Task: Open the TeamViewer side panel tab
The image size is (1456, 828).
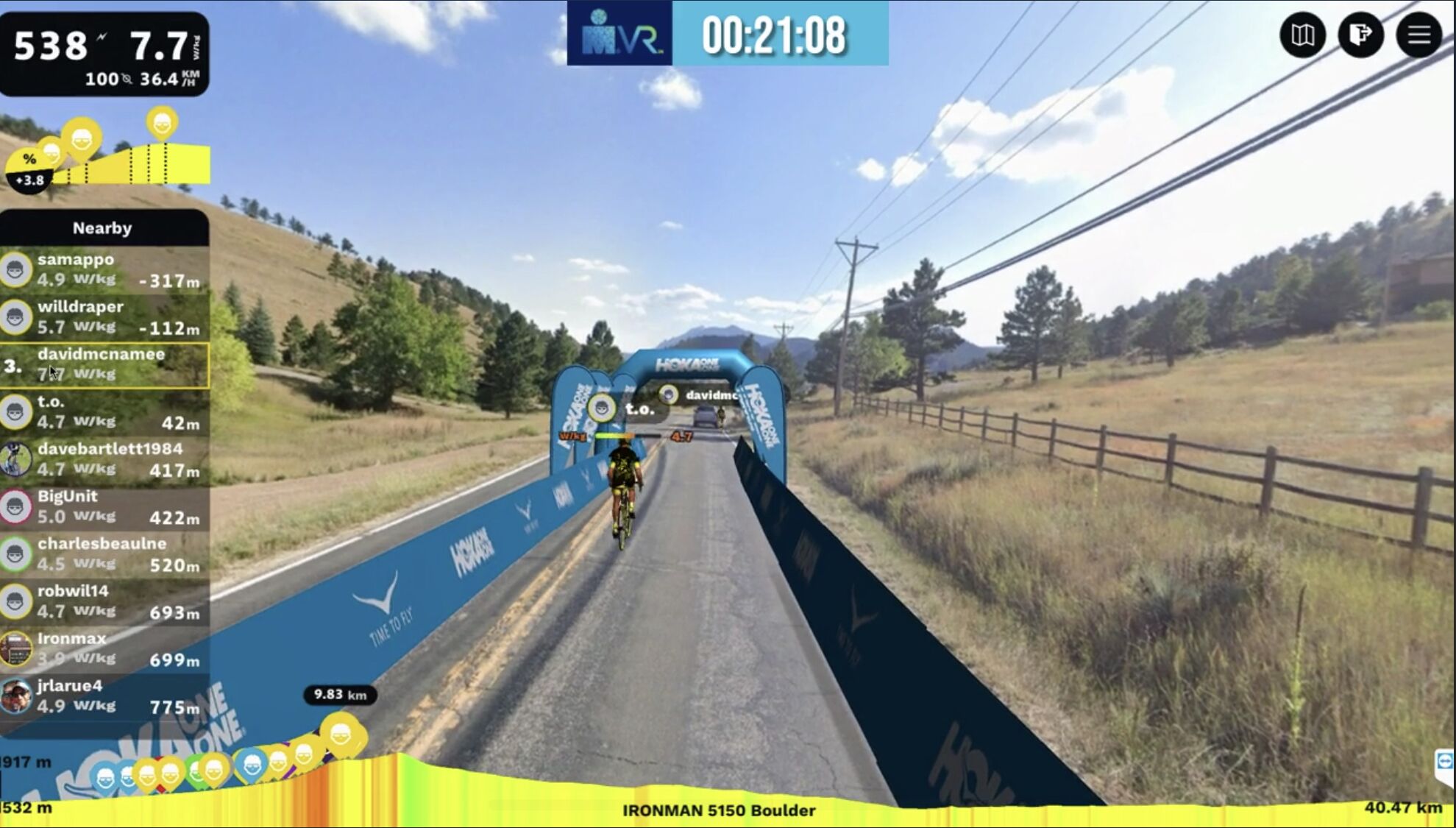Action: [x=1444, y=764]
